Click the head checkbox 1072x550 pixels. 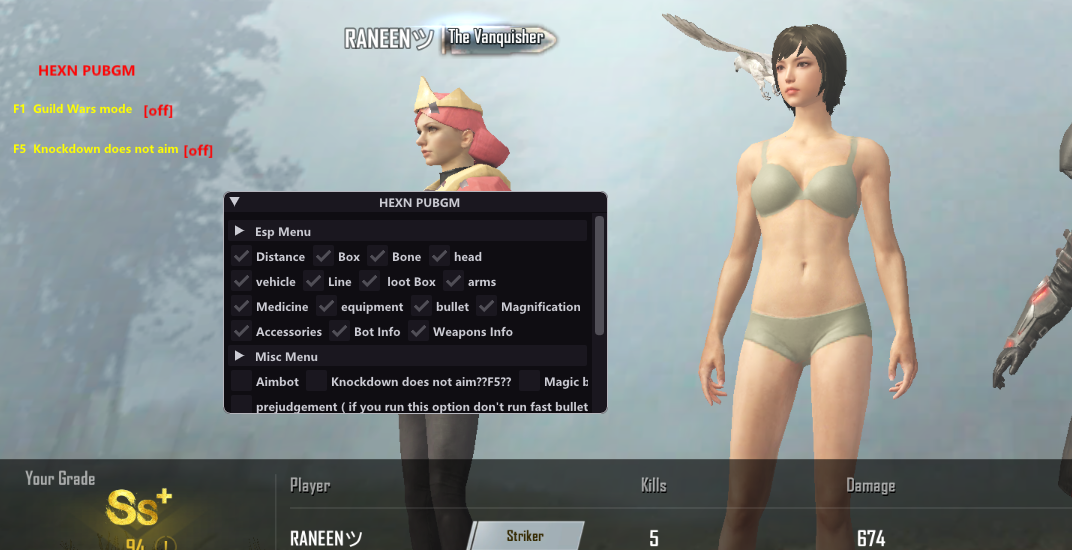coord(439,256)
